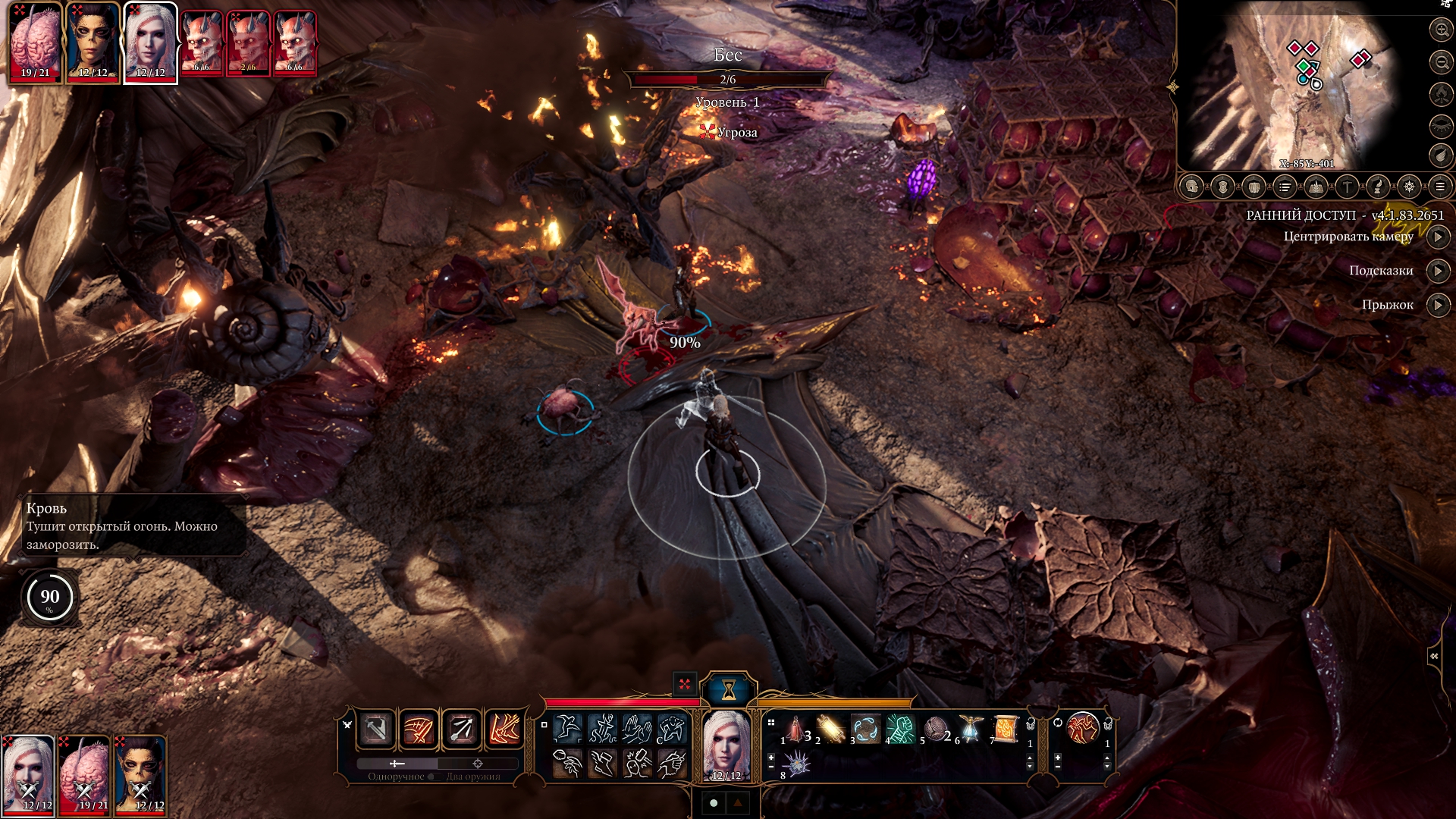End turn with the hourglass button
1456x819 pixels.
tap(729, 689)
